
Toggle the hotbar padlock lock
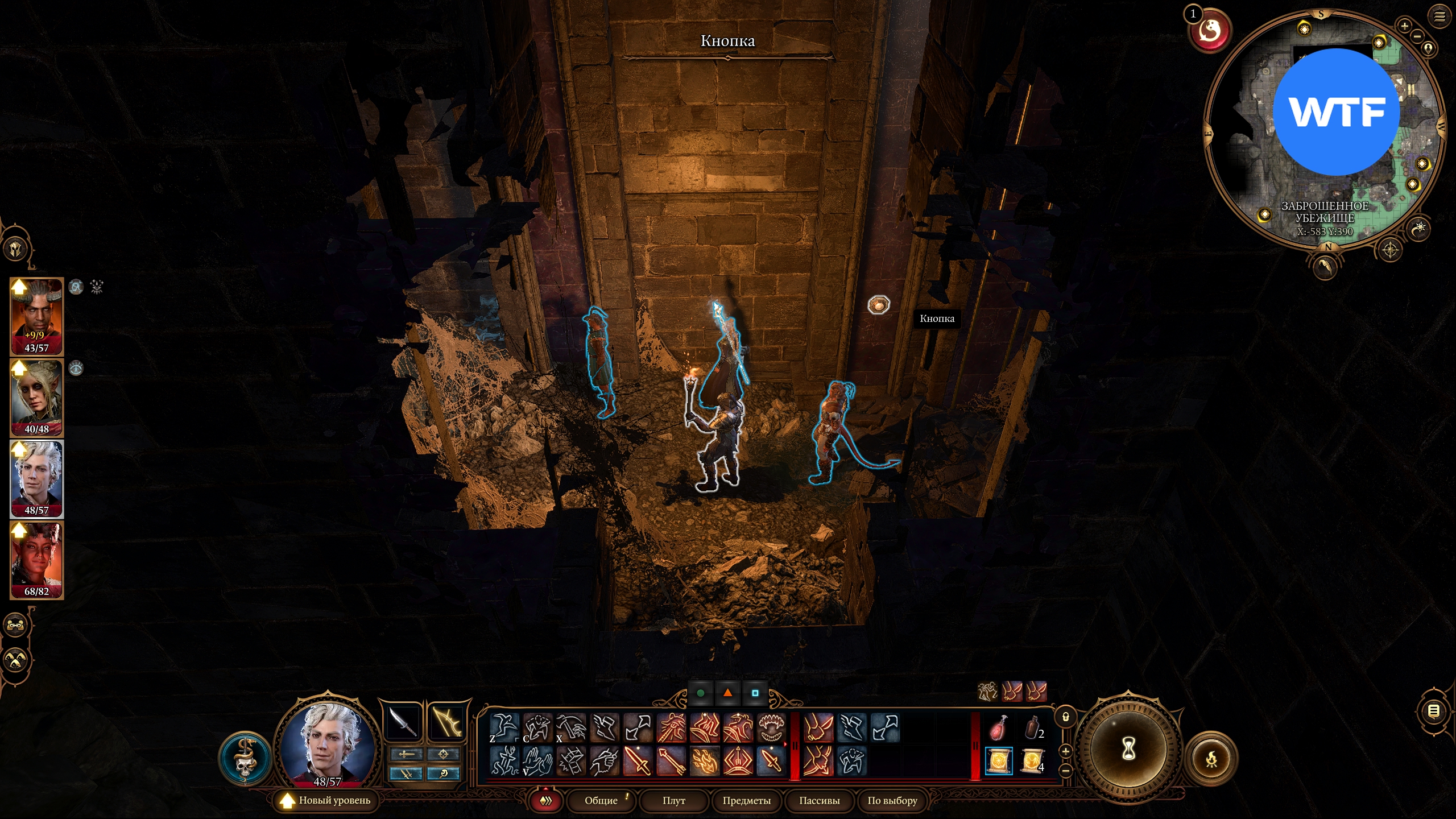click(x=1066, y=717)
